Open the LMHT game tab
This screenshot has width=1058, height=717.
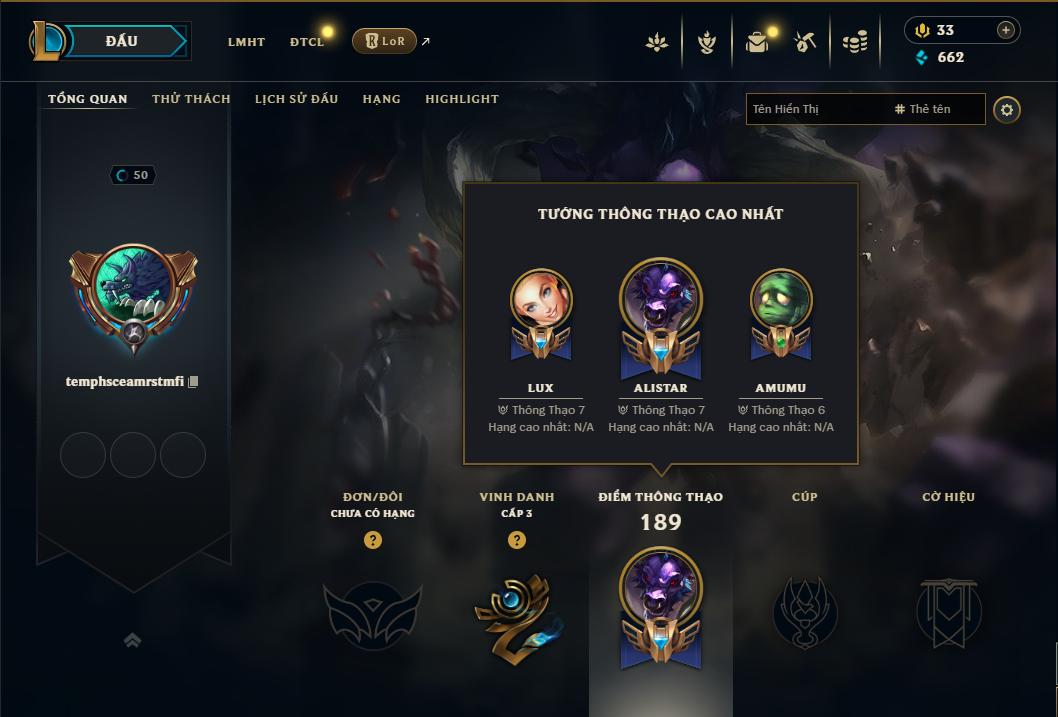(246, 42)
